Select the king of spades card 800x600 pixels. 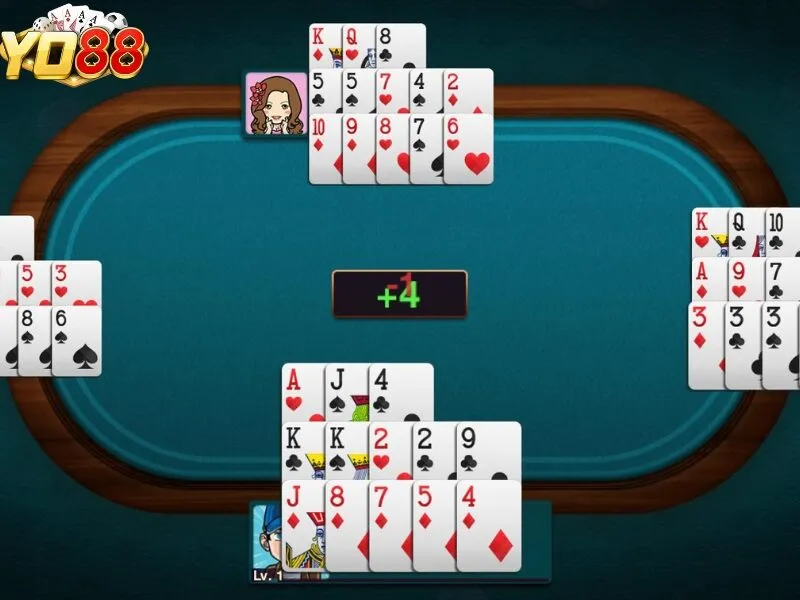(x=346, y=450)
